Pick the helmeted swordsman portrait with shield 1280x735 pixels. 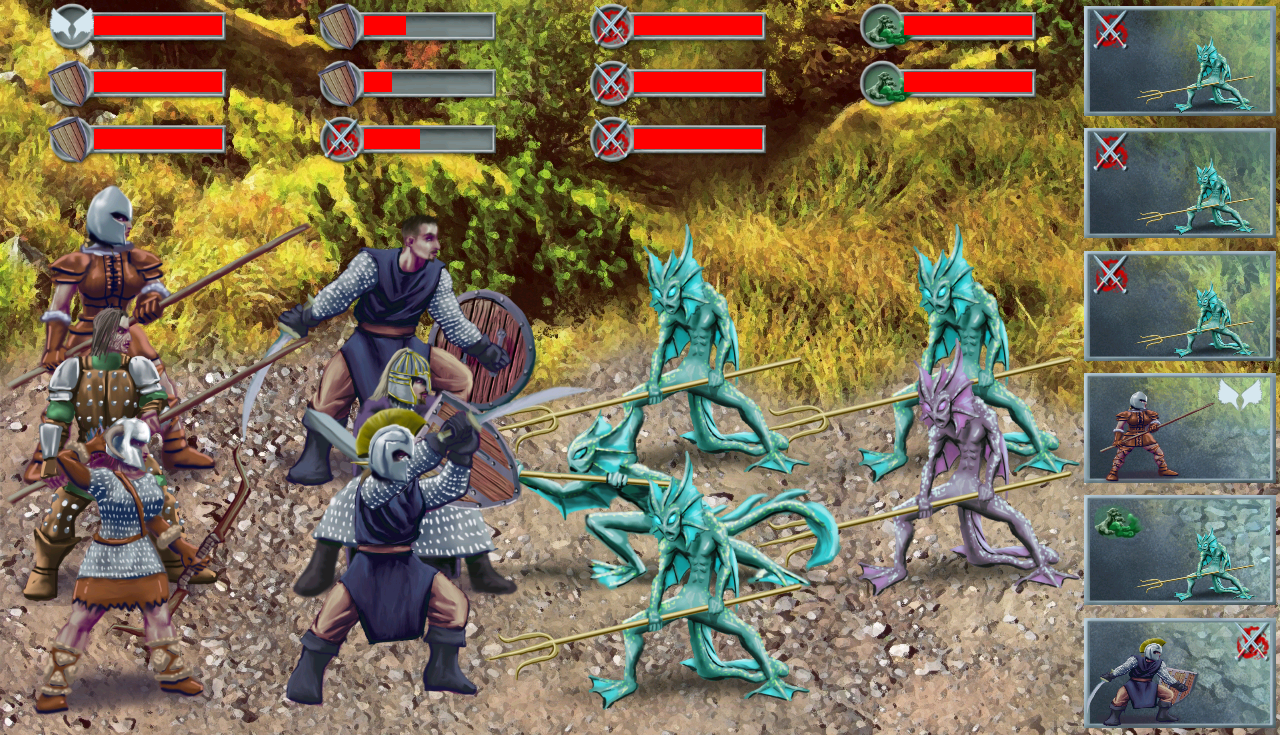(1179, 673)
